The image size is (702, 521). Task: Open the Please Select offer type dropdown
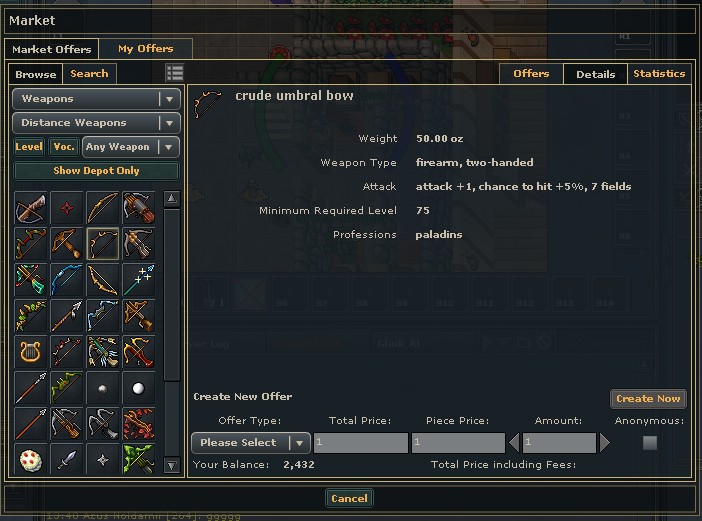[x=250, y=442]
